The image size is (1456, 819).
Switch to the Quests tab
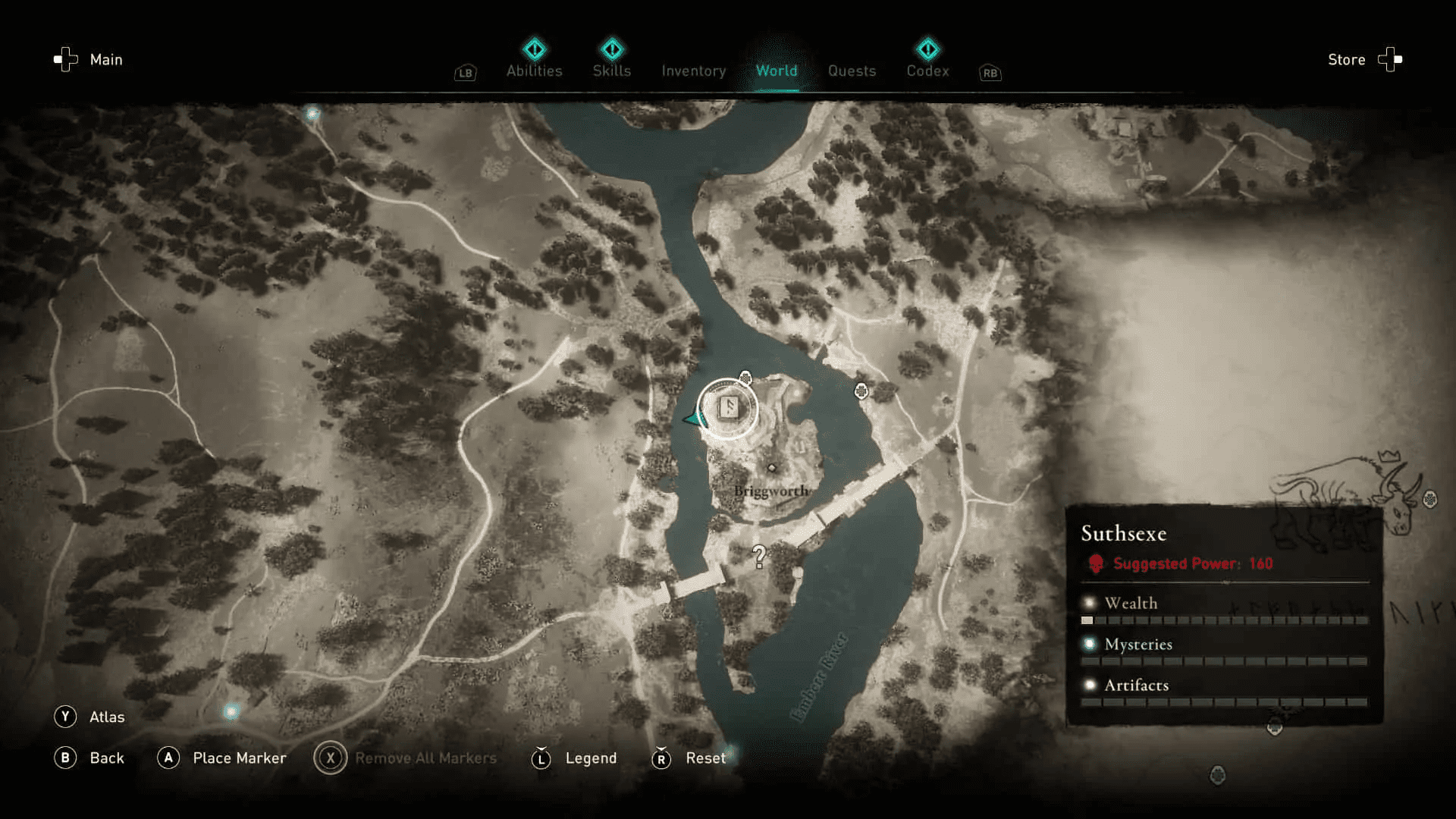tap(852, 71)
